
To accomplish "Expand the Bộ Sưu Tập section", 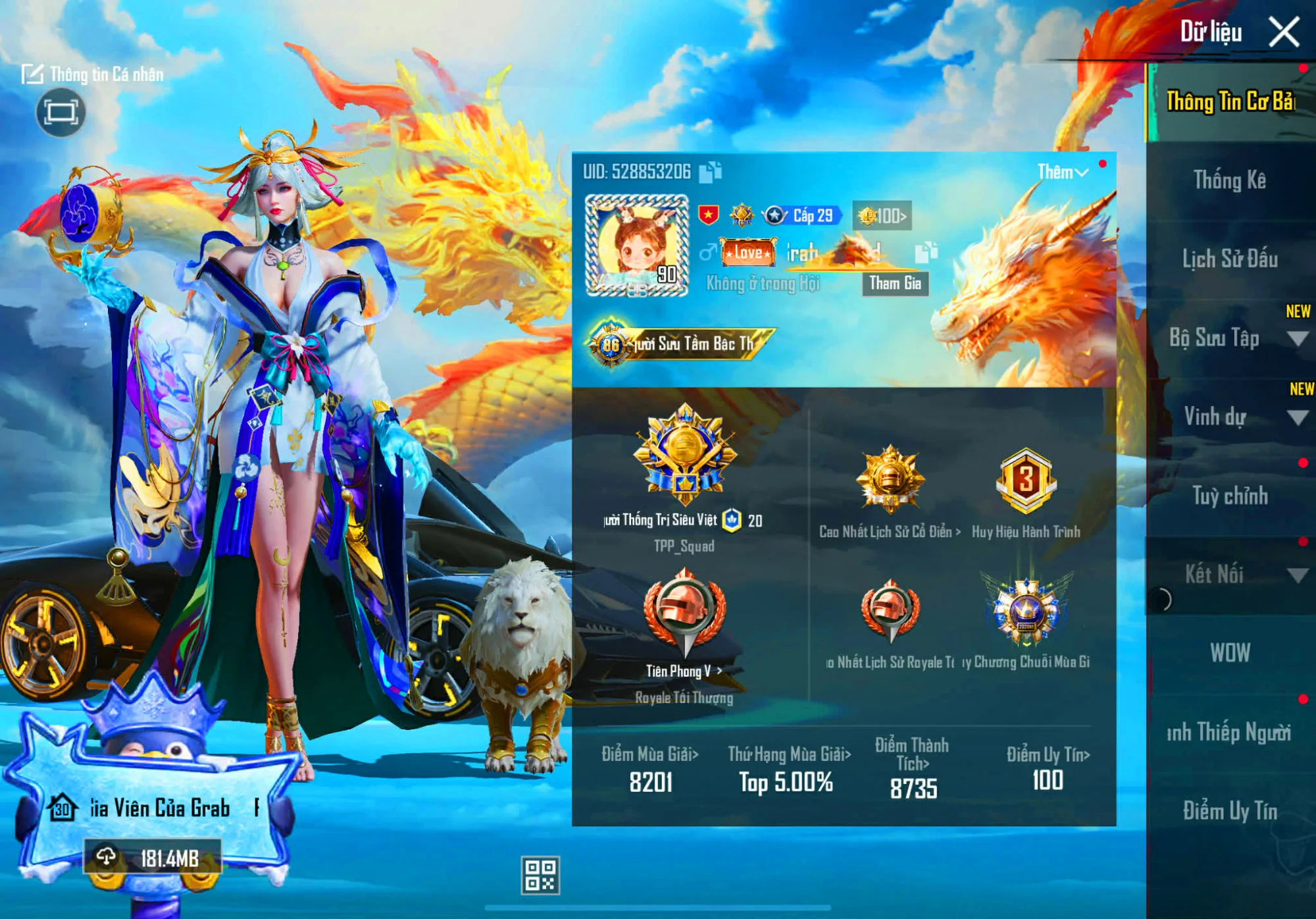I will pyautogui.click(x=1296, y=339).
